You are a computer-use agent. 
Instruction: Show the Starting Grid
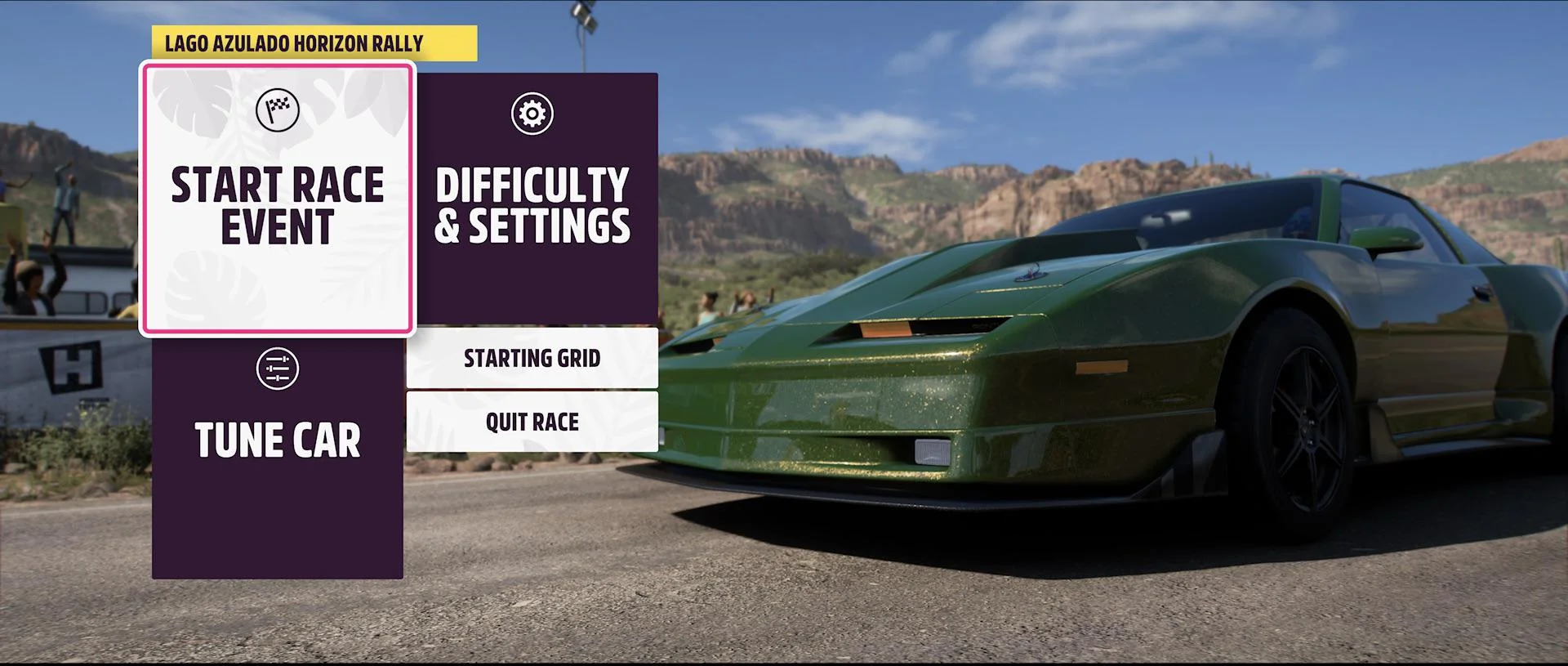tap(532, 358)
